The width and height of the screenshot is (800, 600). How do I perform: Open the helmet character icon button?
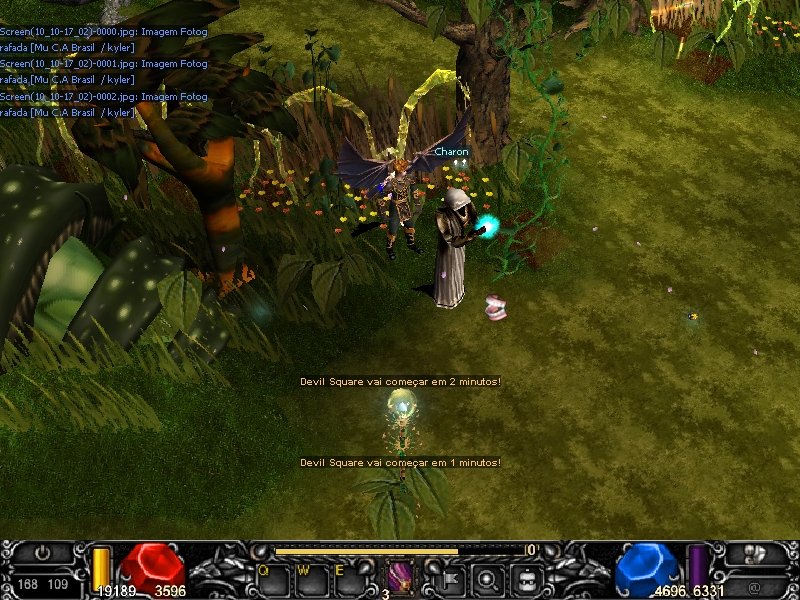tap(526, 578)
